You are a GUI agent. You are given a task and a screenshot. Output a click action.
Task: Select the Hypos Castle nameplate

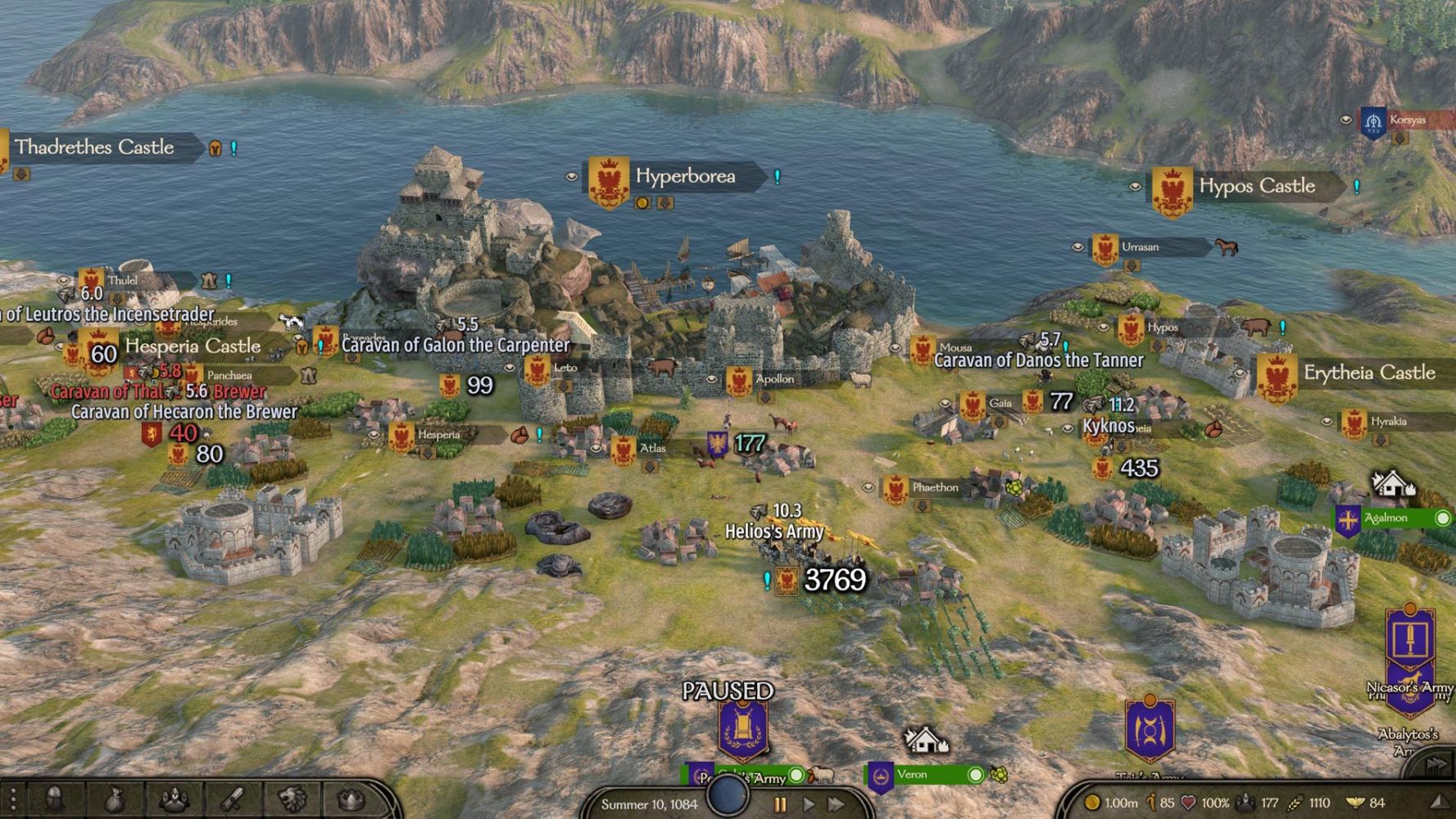pyautogui.click(x=1256, y=187)
